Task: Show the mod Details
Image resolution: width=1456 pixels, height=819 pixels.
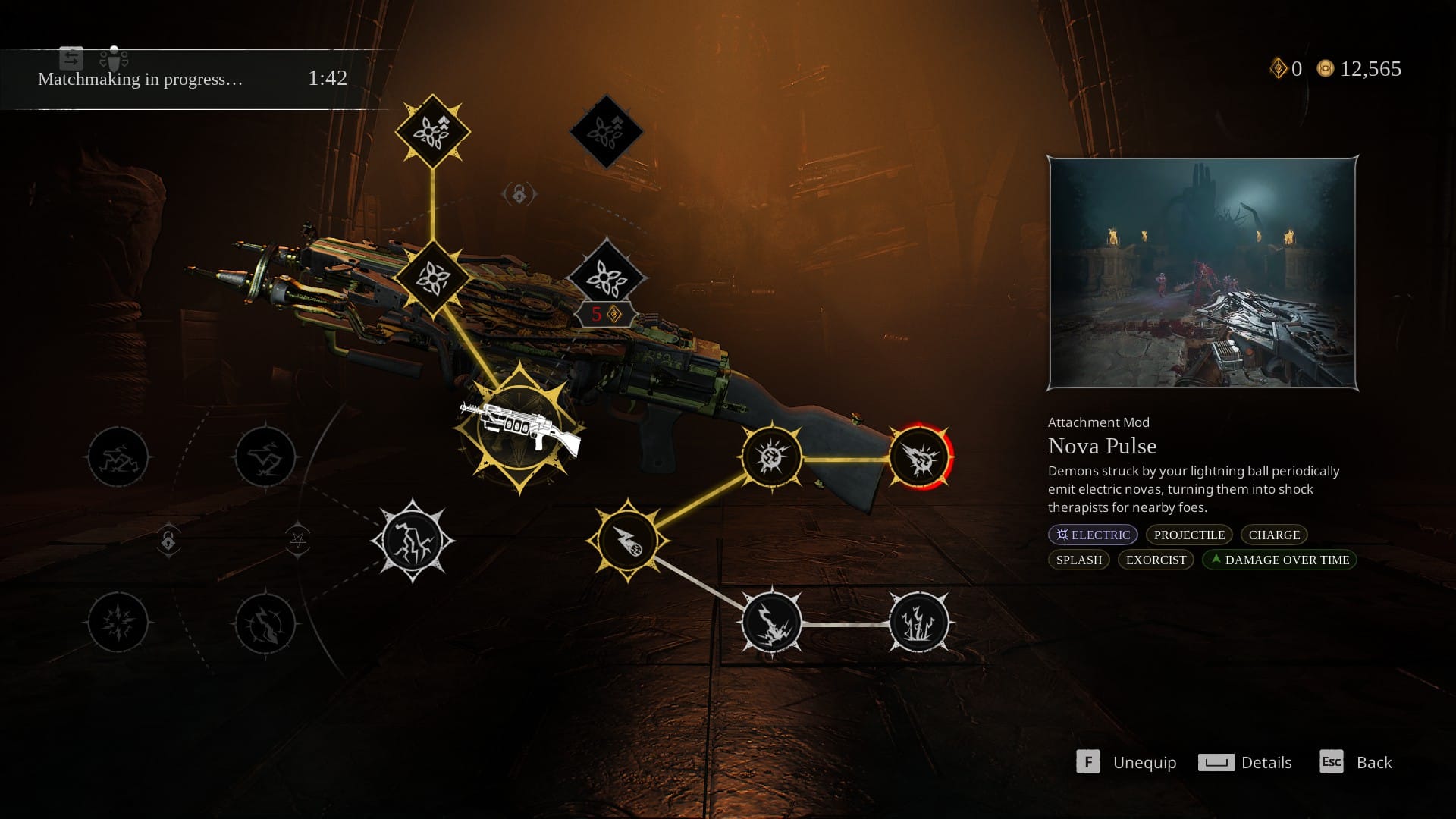Action: 1244,762
